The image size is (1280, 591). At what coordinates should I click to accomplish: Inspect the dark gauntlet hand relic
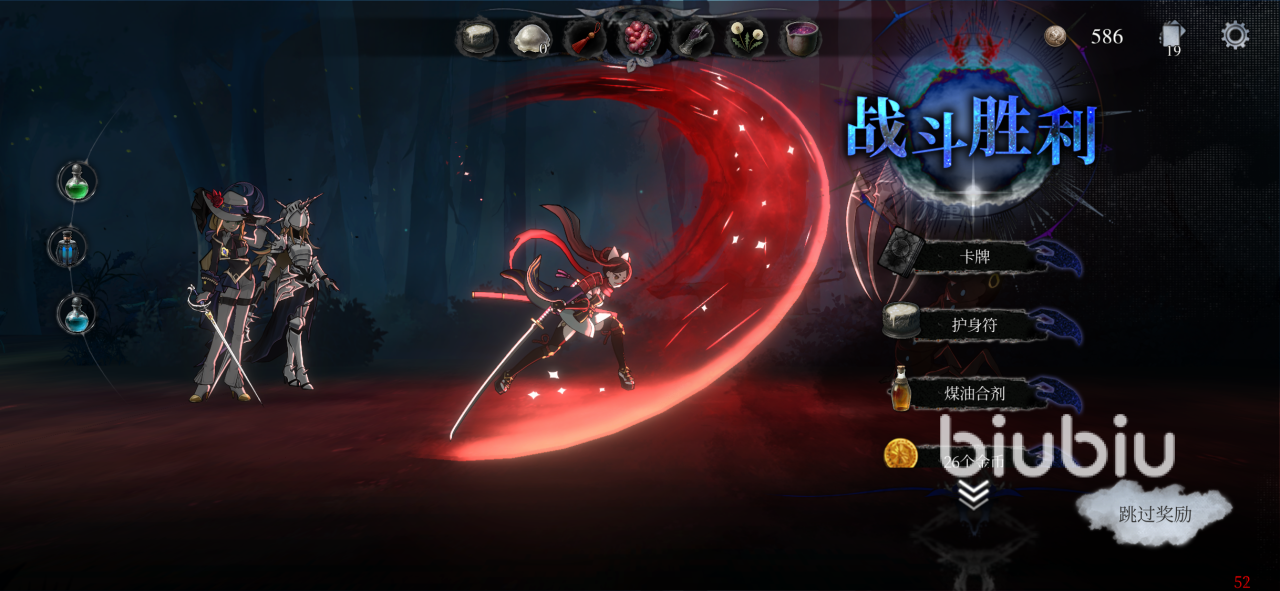[692, 39]
